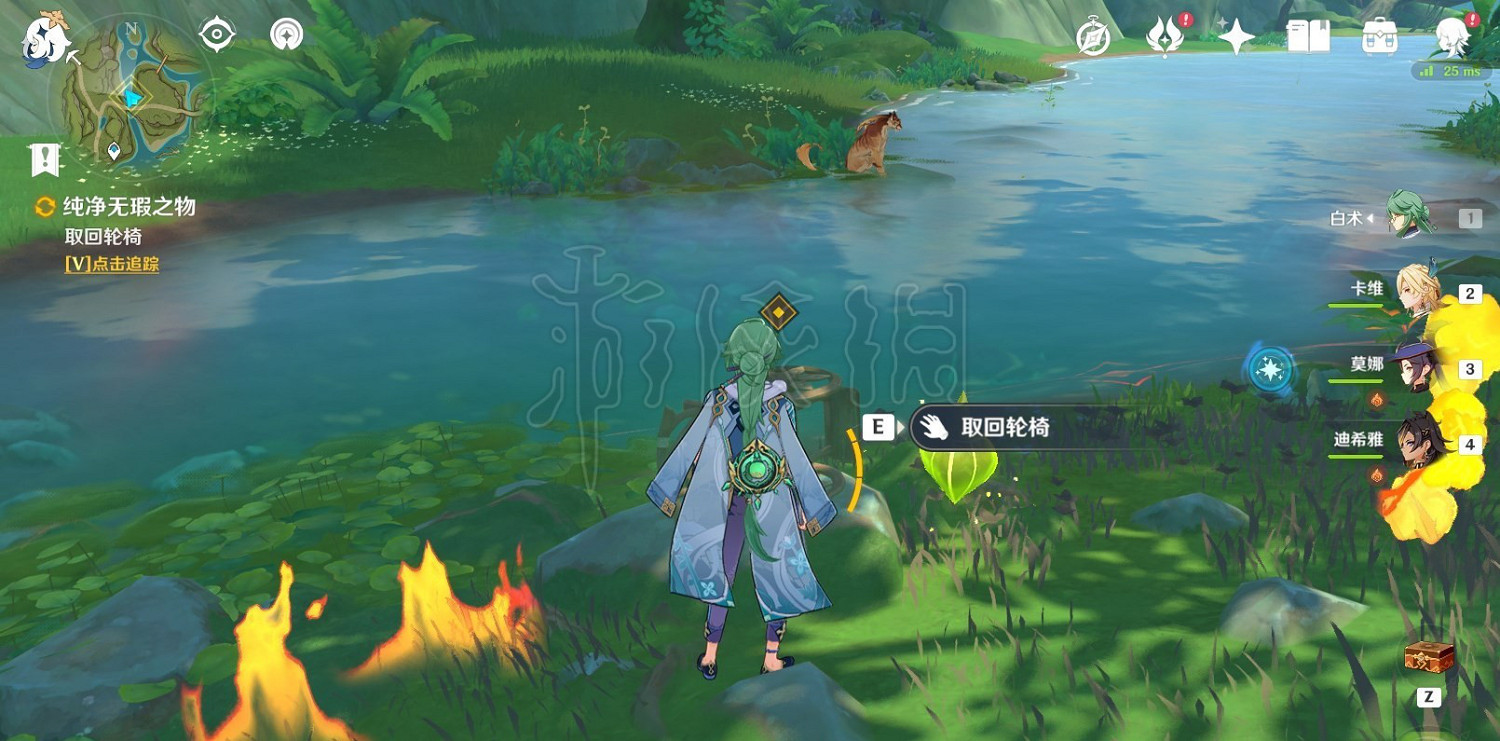Viewport: 1500px width, 741px height.
Task: Open the Archive book icon
Action: pyautogui.click(x=1306, y=37)
